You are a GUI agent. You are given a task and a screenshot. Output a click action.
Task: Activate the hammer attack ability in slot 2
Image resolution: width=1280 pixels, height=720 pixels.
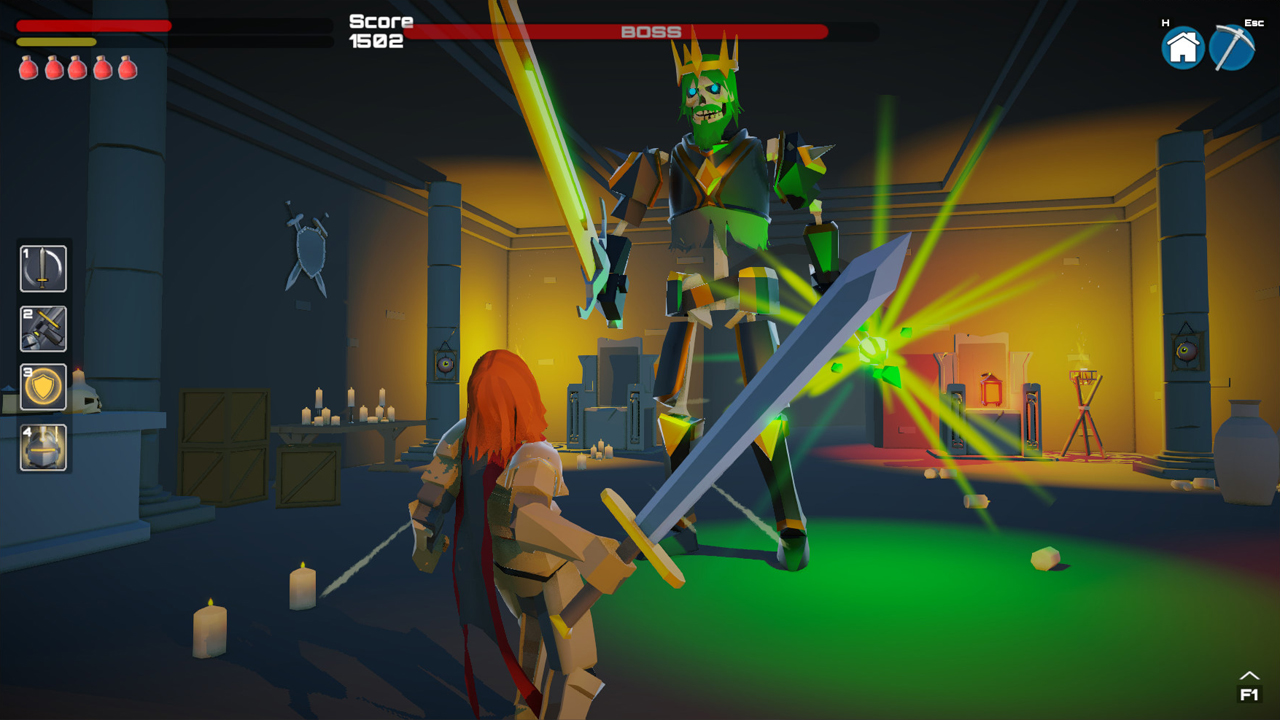tap(42, 329)
